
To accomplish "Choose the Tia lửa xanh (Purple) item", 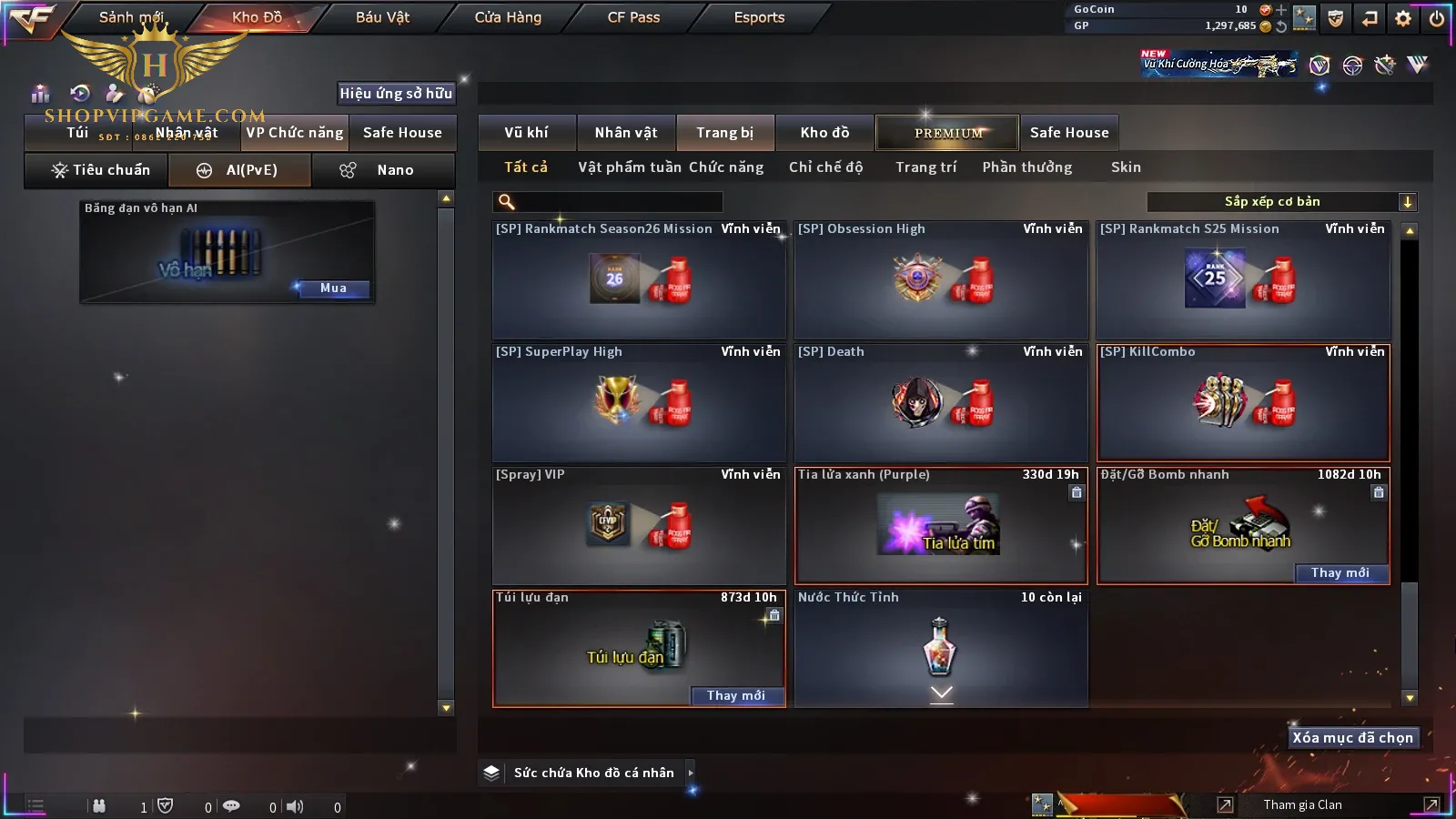I will pyautogui.click(x=941, y=526).
